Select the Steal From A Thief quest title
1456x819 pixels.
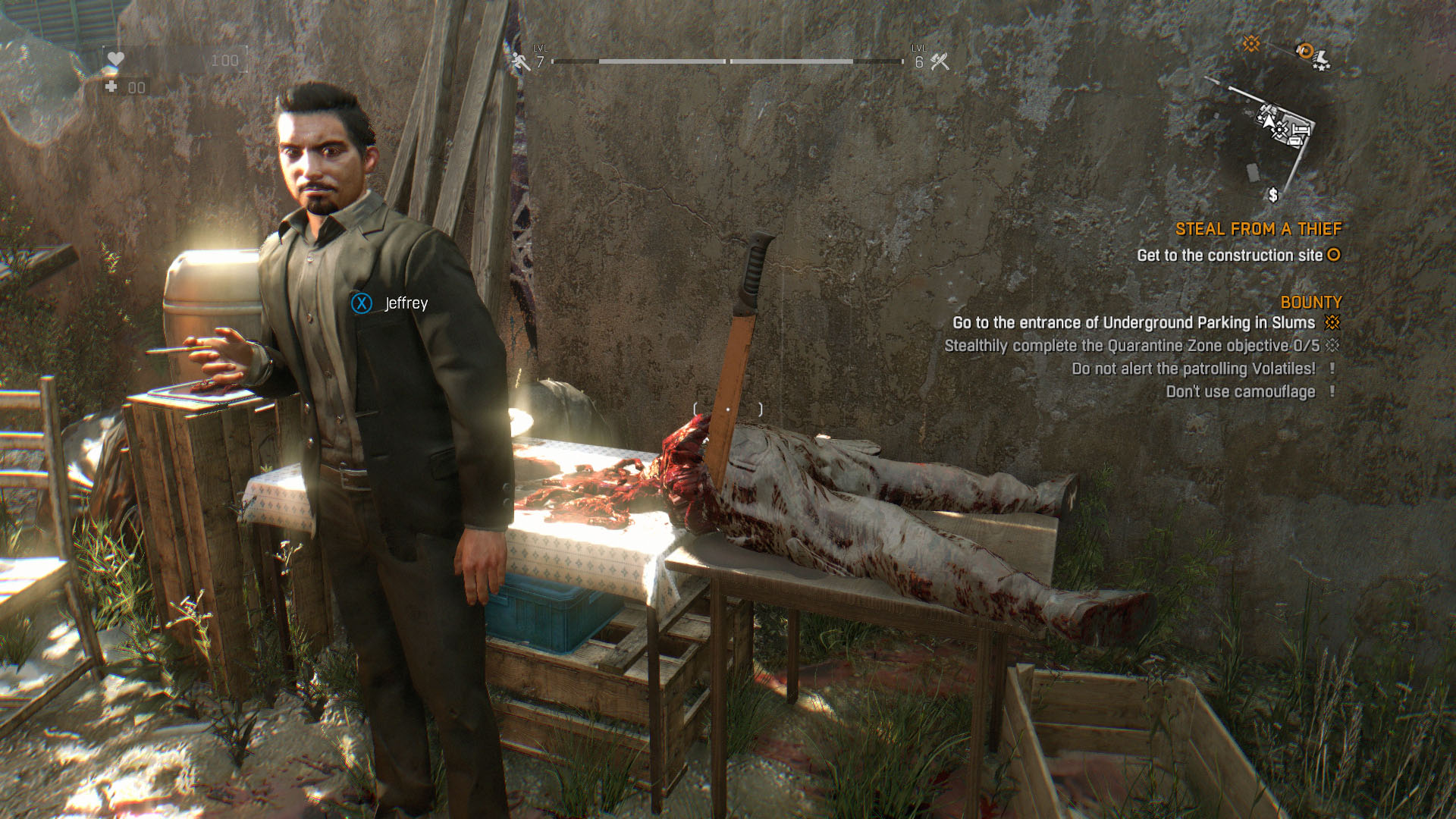coord(1258,229)
